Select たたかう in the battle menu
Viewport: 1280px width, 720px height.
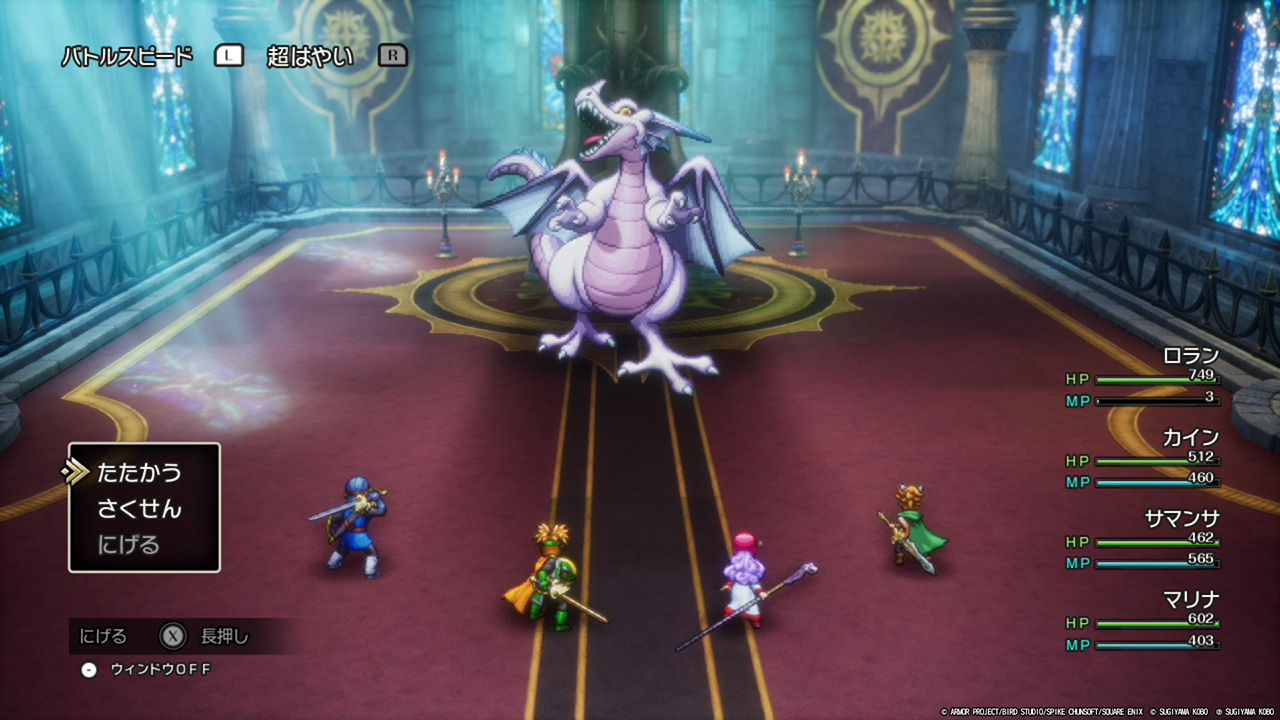(x=139, y=473)
